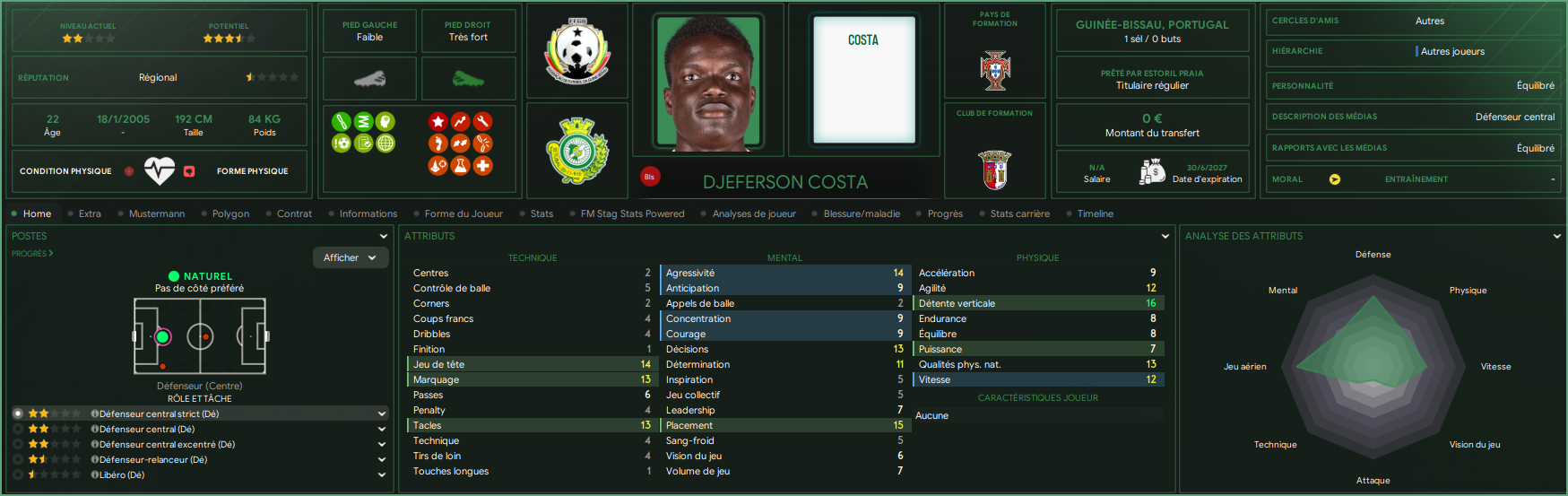The width and height of the screenshot is (1568, 496).
Task: Open the Contrat tab
Action: [294, 213]
